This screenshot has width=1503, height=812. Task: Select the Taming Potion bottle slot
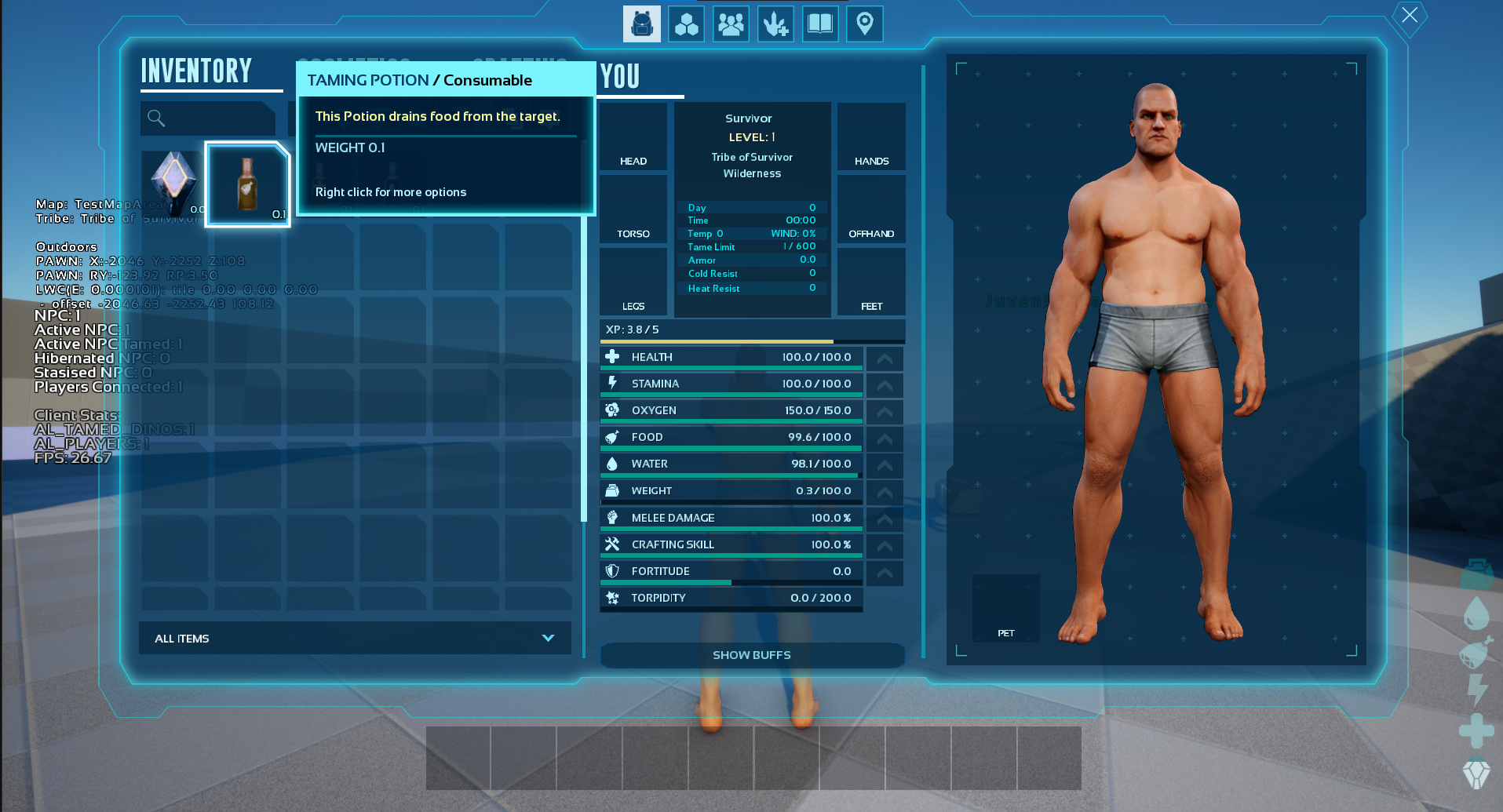(x=248, y=185)
